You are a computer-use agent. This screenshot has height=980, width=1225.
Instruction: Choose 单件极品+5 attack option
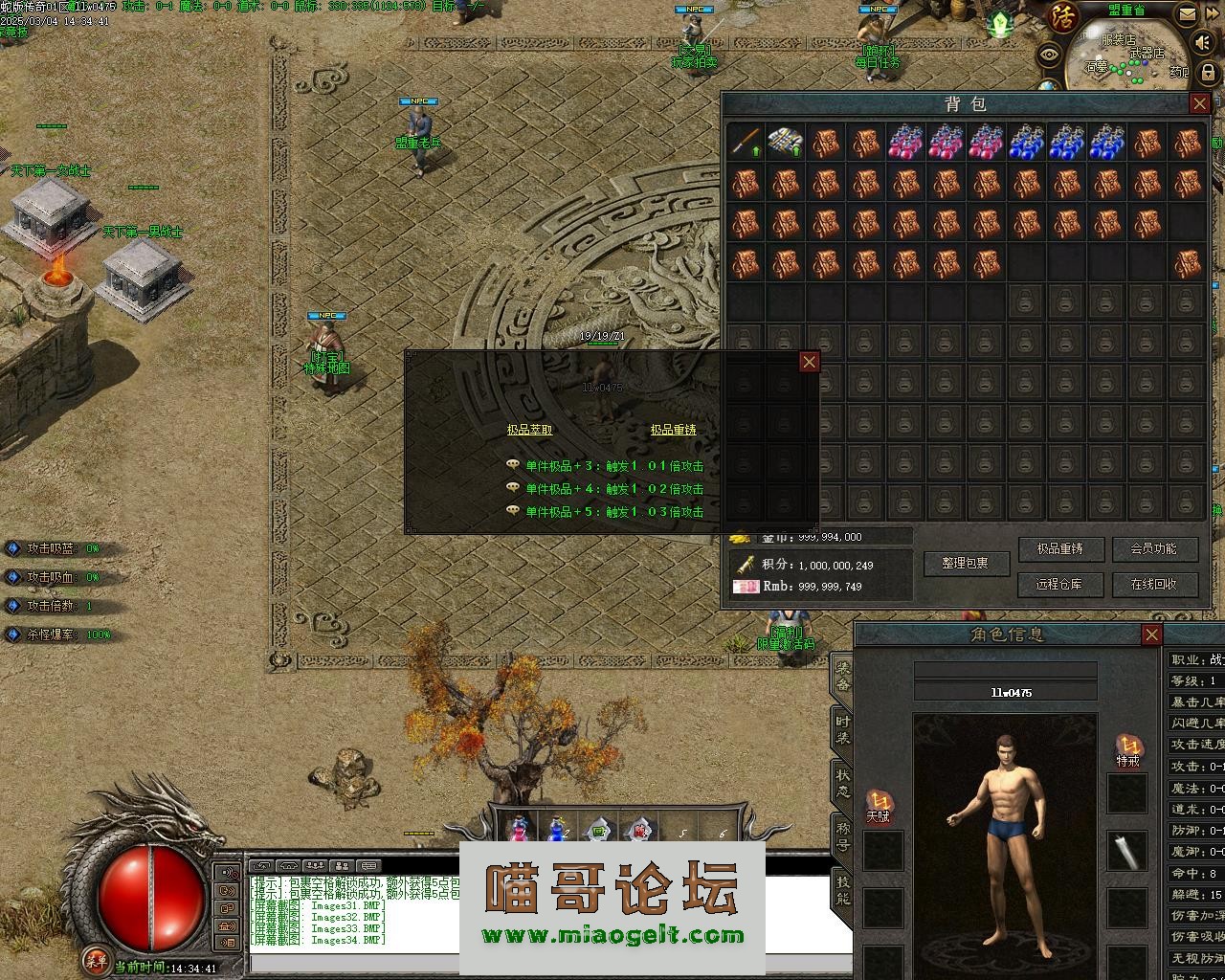[x=613, y=512]
